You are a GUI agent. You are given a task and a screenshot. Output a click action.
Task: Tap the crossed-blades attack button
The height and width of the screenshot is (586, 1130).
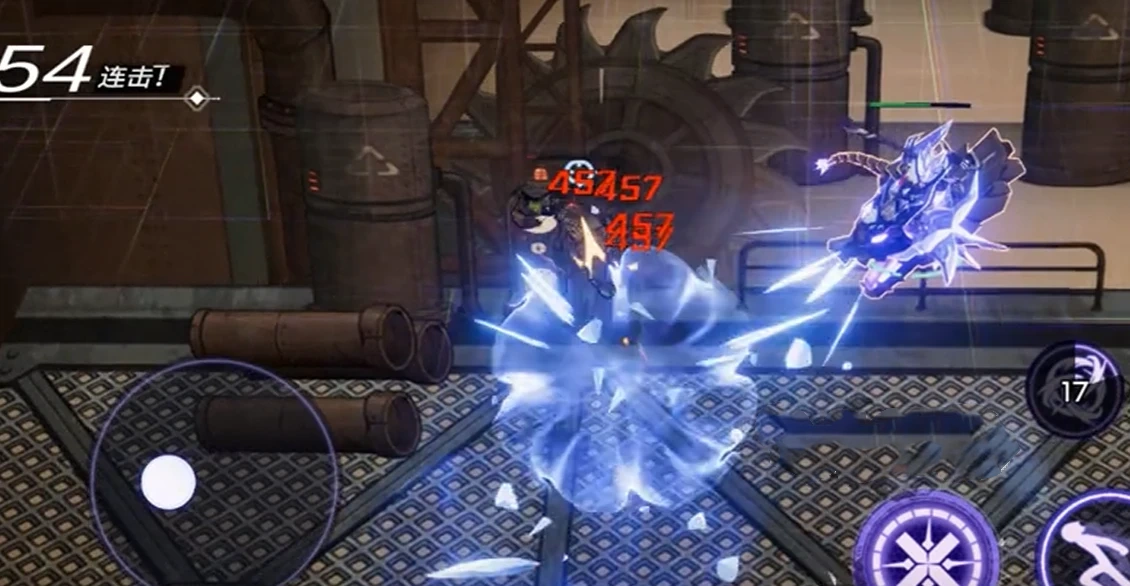pyautogui.click(x=925, y=545)
